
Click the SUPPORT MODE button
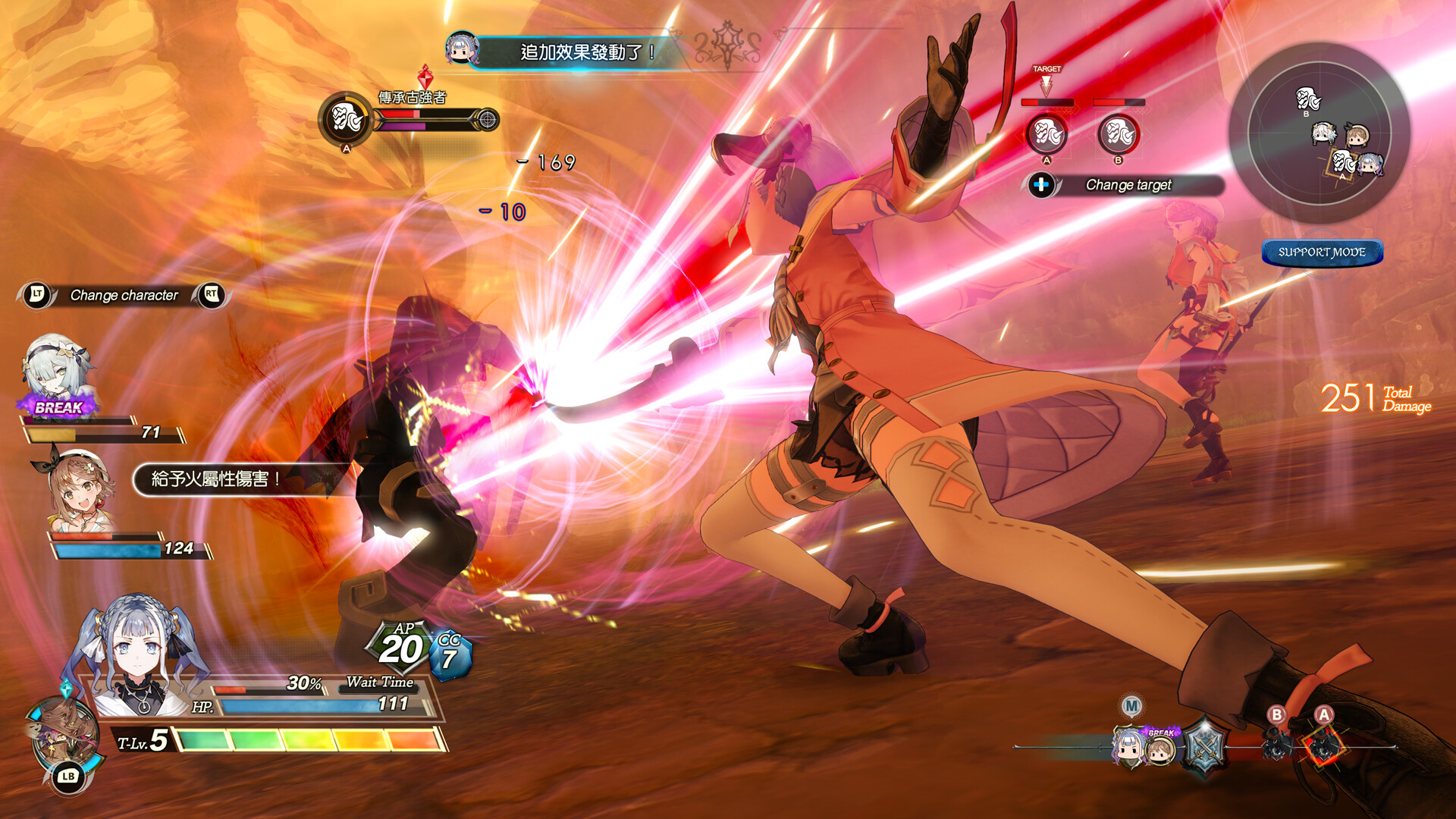click(1322, 253)
